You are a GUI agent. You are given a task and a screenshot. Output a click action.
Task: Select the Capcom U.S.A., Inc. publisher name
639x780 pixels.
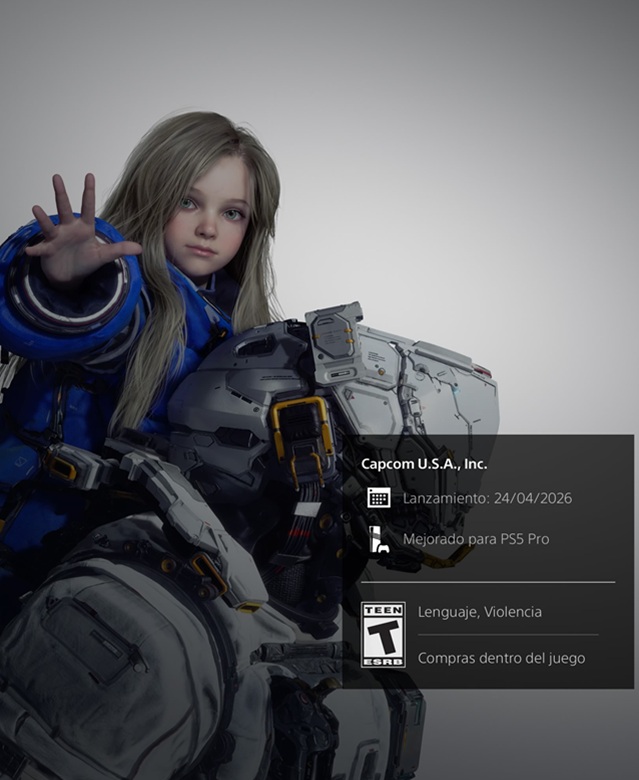tap(424, 464)
